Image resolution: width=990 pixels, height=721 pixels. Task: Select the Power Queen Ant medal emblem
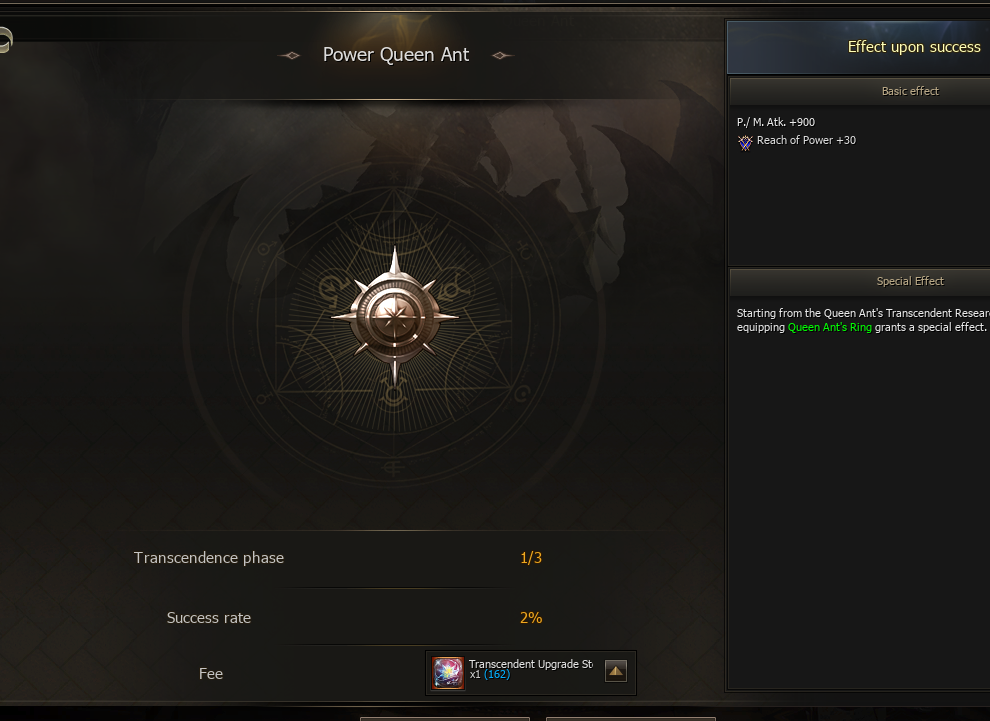(394, 313)
